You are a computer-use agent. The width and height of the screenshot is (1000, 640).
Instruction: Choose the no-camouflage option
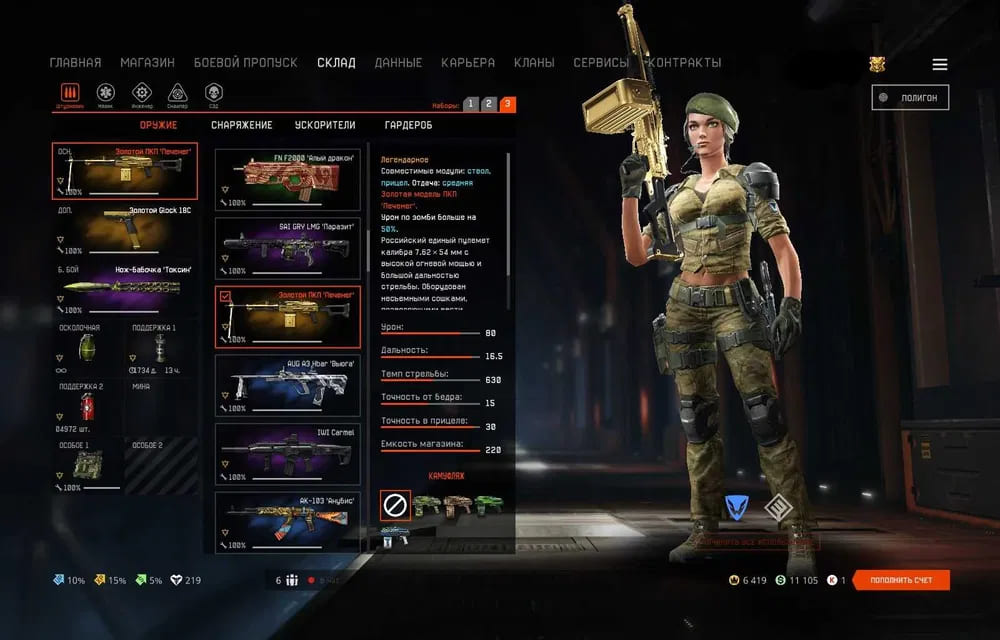(395, 505)
